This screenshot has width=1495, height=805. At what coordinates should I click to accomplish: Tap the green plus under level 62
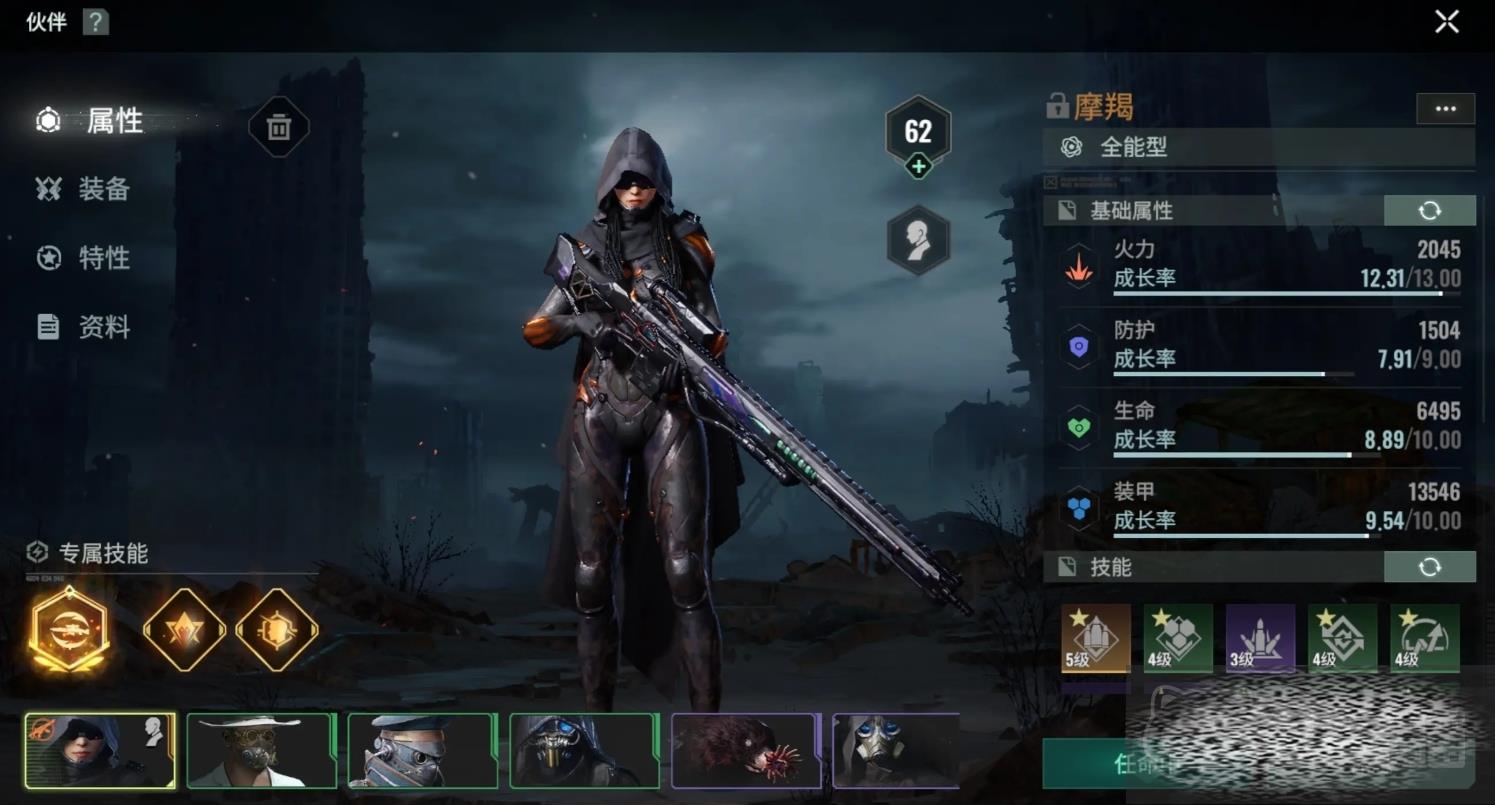(x=918, y=167)
